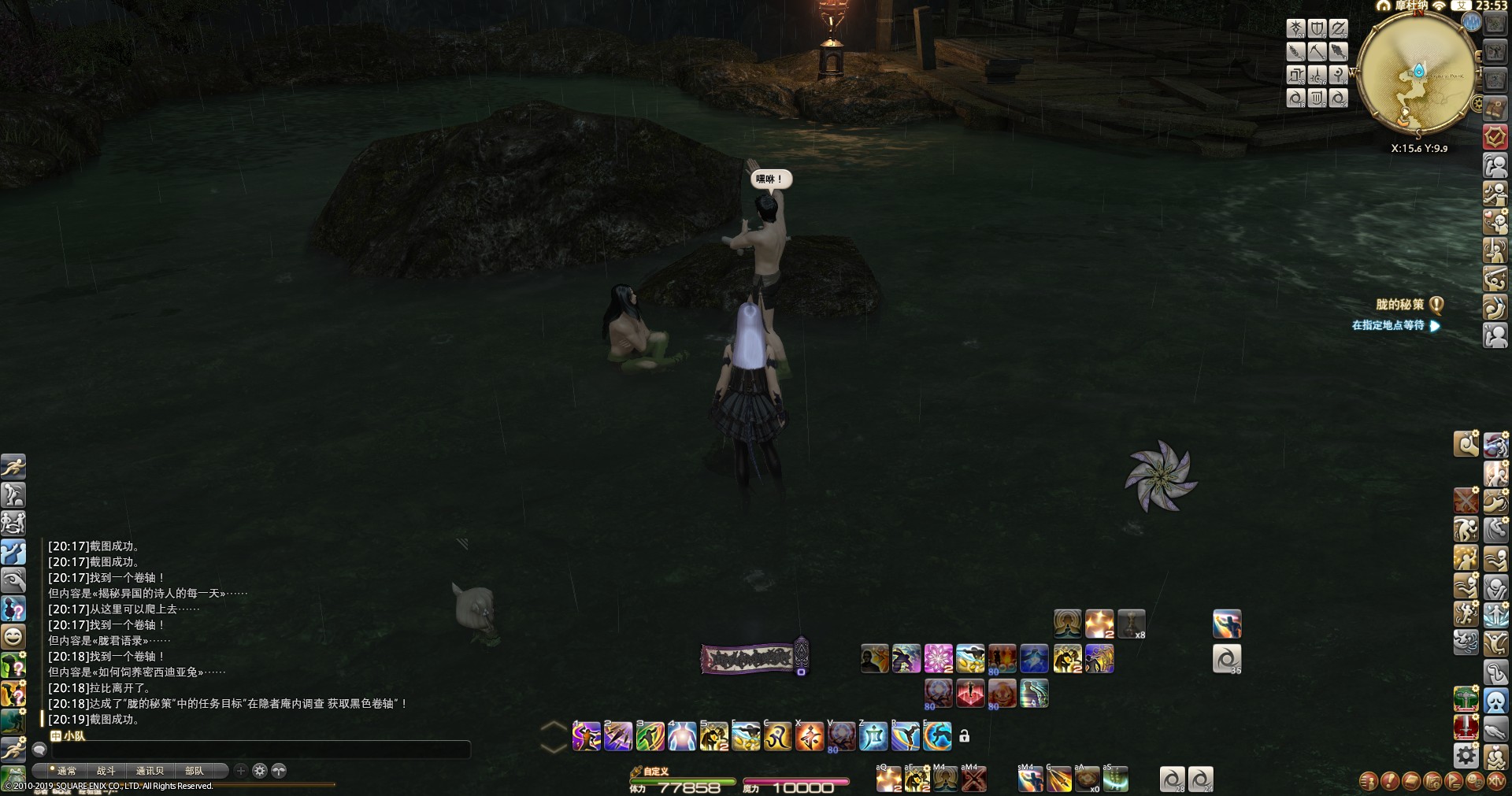Use the throwing daggers ability in slot 2
Viewport: 1512px width, 796px height.
coord(618,736)
